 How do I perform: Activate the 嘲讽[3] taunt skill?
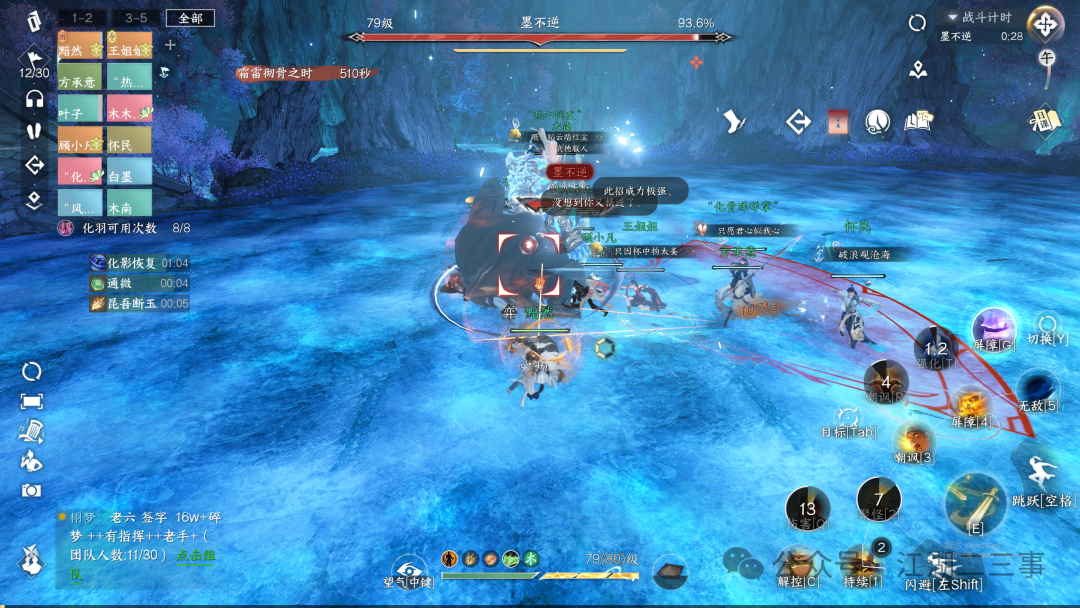point(914,441)
